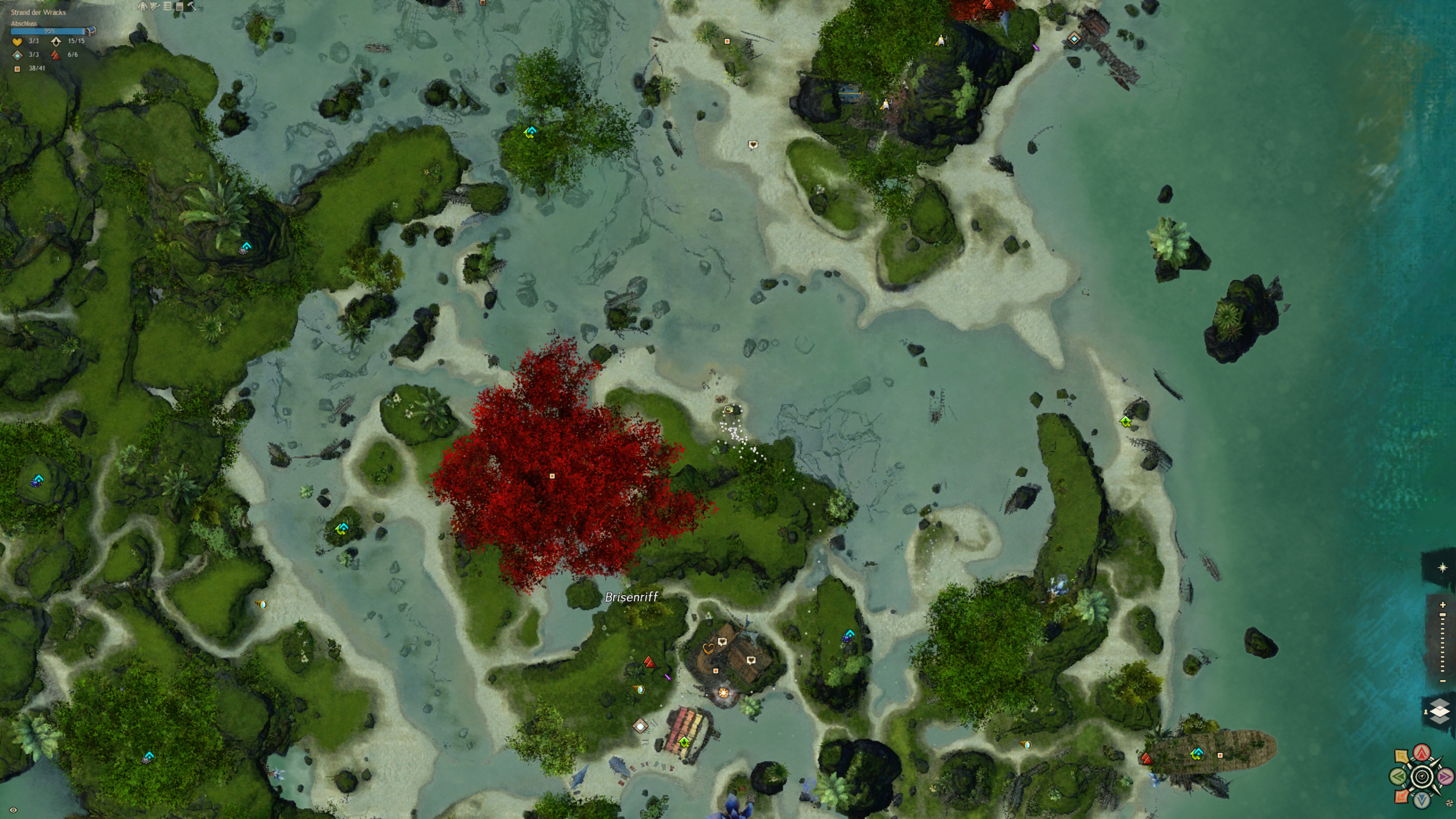Click the hammer icon in the top toolbar
The image size is (1456, 819).
[192, 6]
